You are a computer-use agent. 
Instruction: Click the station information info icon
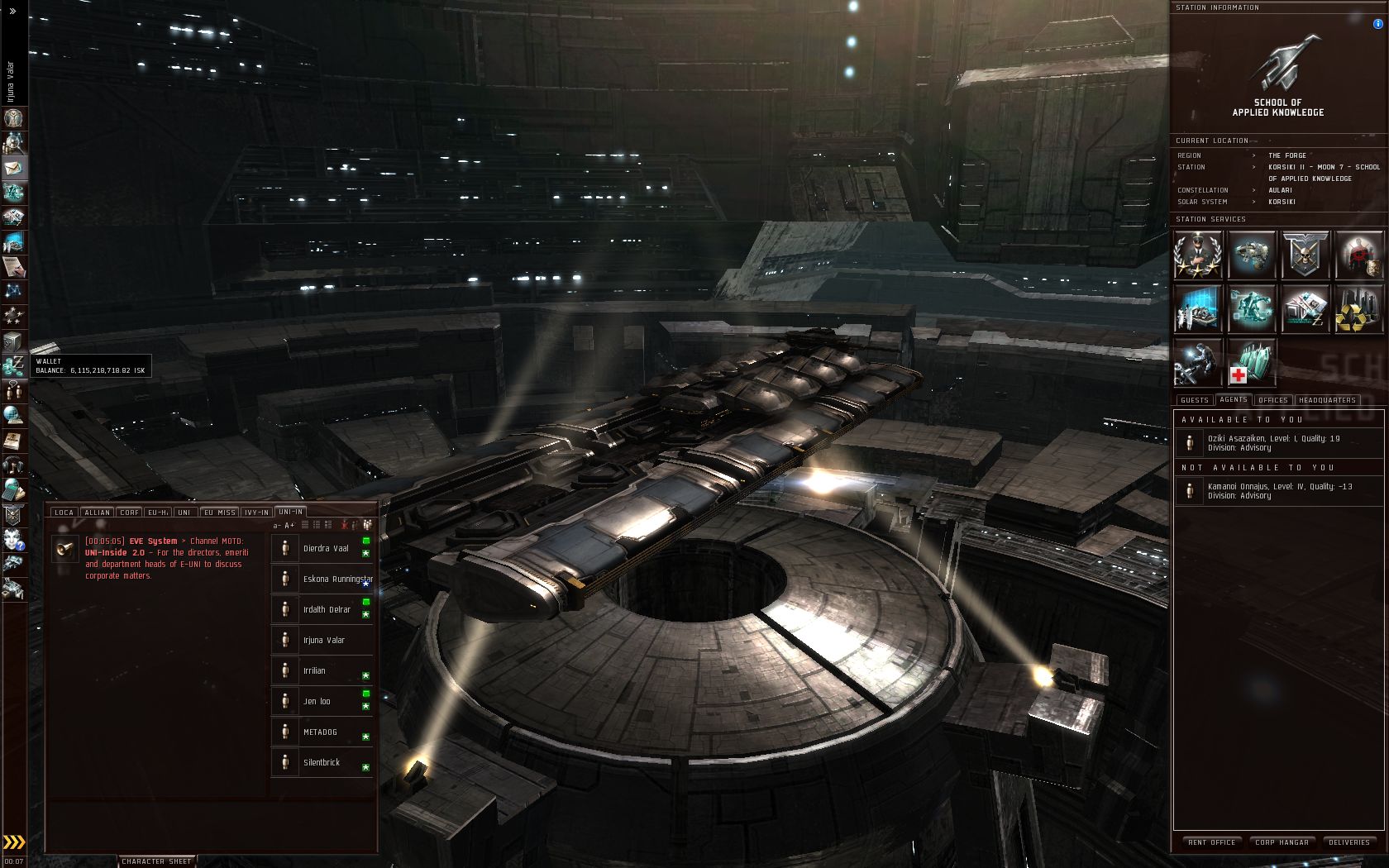click(1377, 24)
